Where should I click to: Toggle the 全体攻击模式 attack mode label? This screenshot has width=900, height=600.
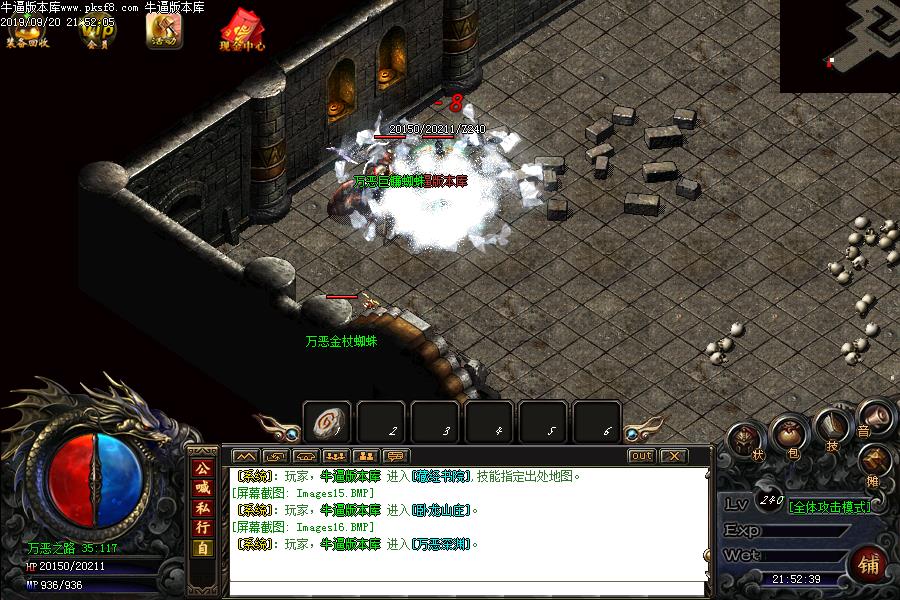point(829,507)
